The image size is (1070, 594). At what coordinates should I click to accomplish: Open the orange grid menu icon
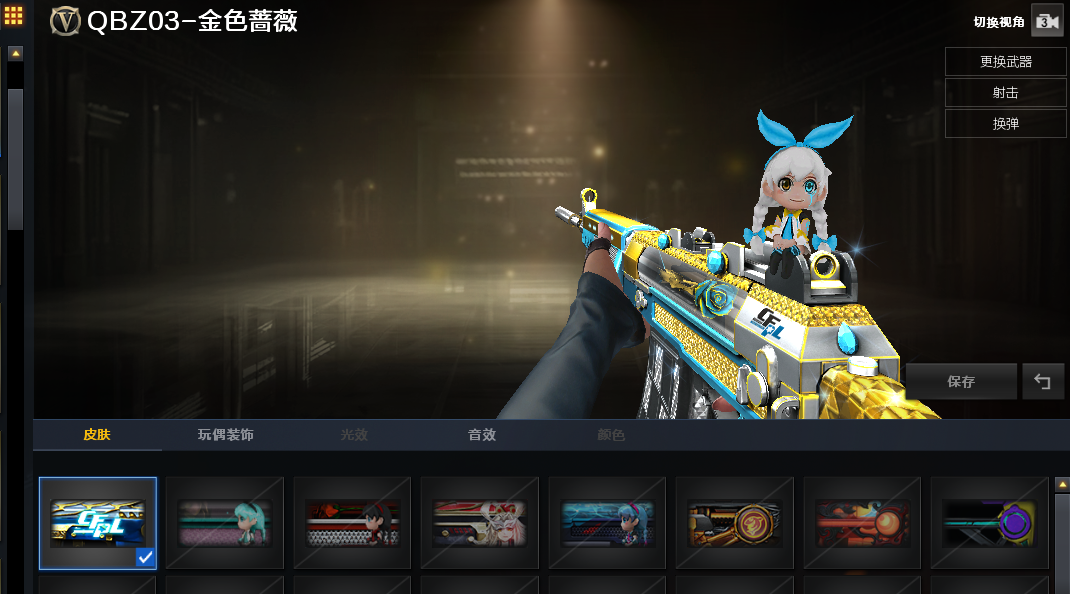(x=15, y=16)
